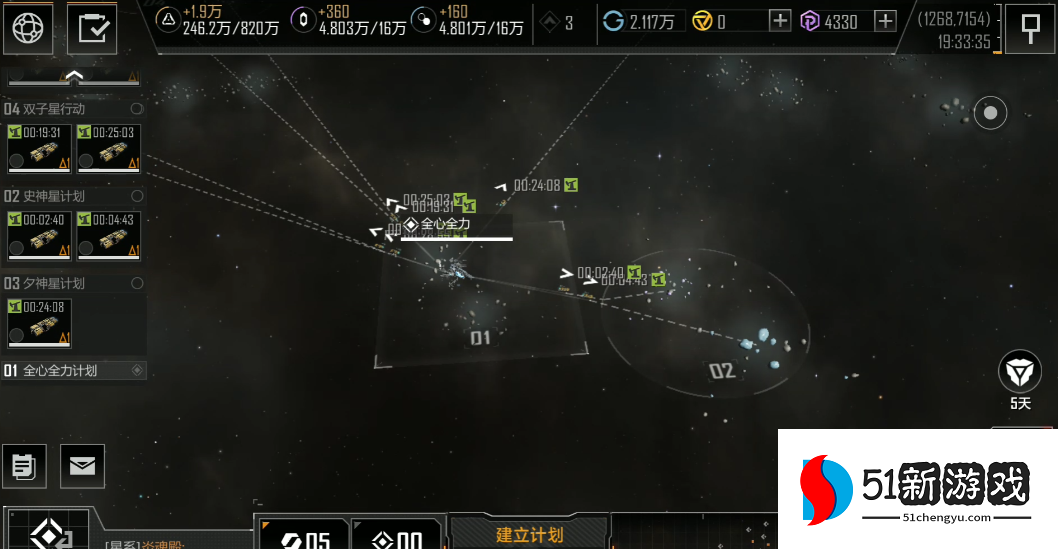Select fleet card with timer 00:25:03
Screen dimensions: 1058x549
108,149
